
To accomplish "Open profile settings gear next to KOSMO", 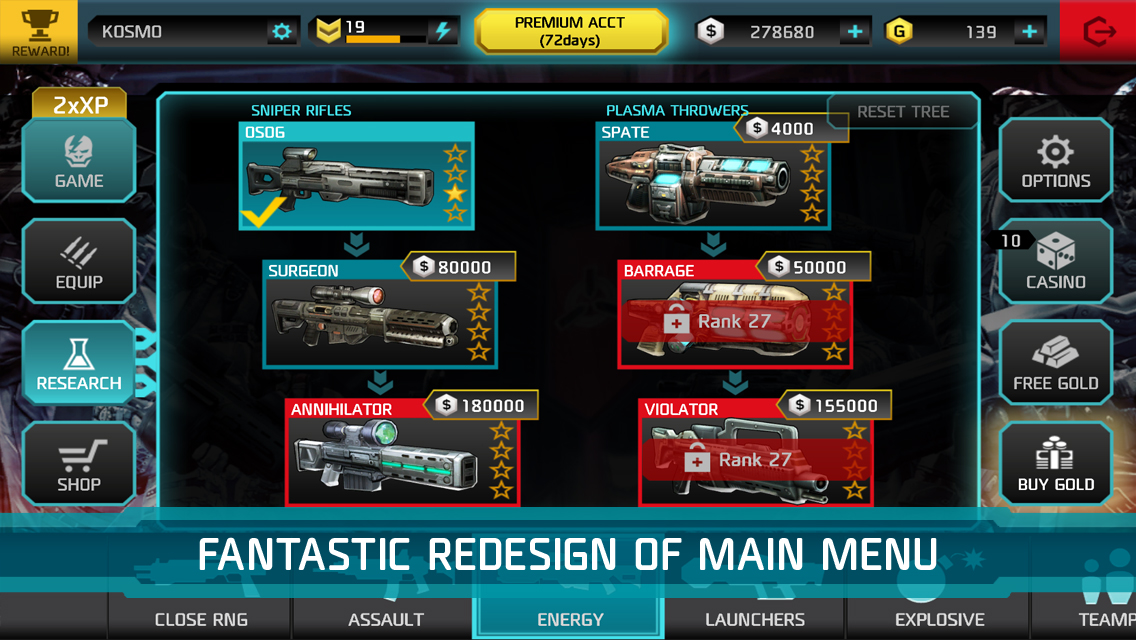I will [283, 32].
